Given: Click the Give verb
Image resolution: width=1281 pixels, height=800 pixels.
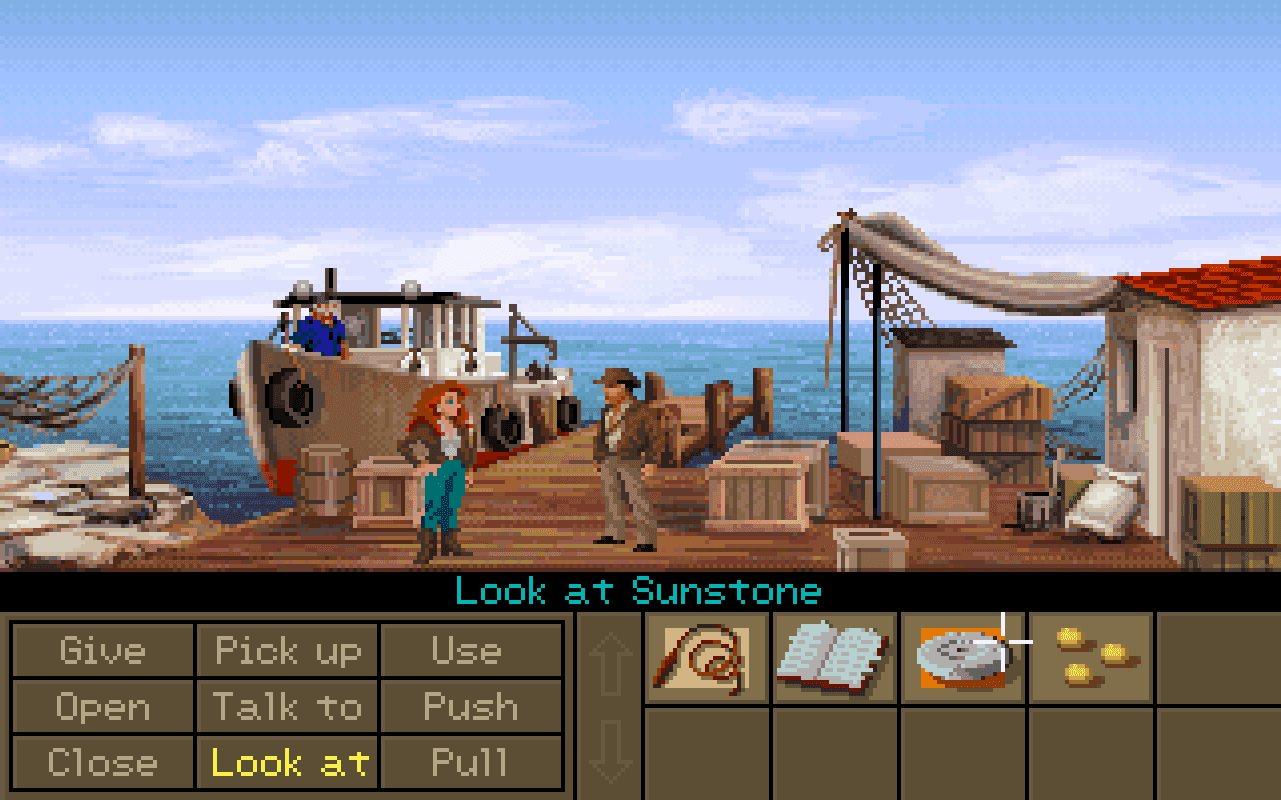Looking at the screenshot, I should (x=104, y=651).
